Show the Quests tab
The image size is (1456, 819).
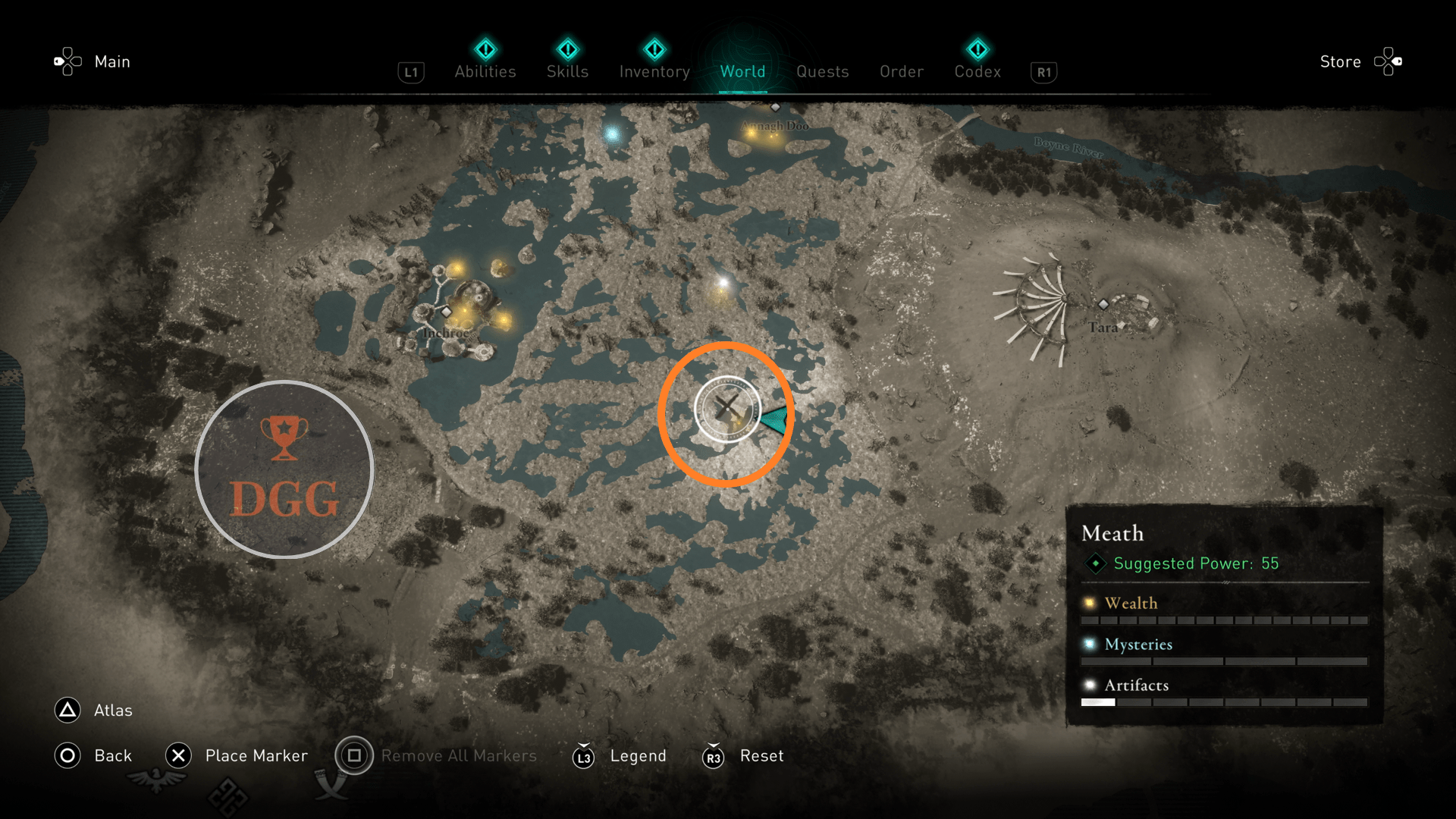822,71
